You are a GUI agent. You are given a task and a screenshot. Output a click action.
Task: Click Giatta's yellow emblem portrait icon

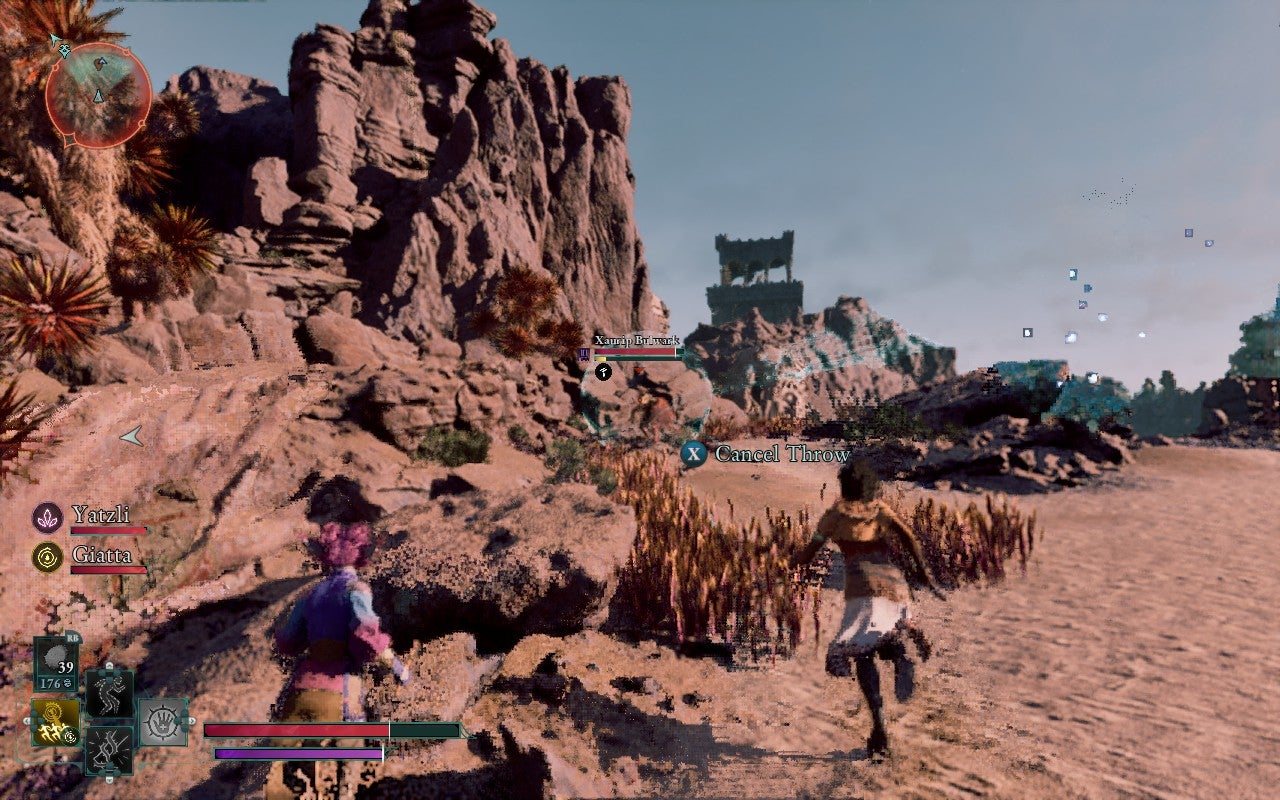(47, 557)
